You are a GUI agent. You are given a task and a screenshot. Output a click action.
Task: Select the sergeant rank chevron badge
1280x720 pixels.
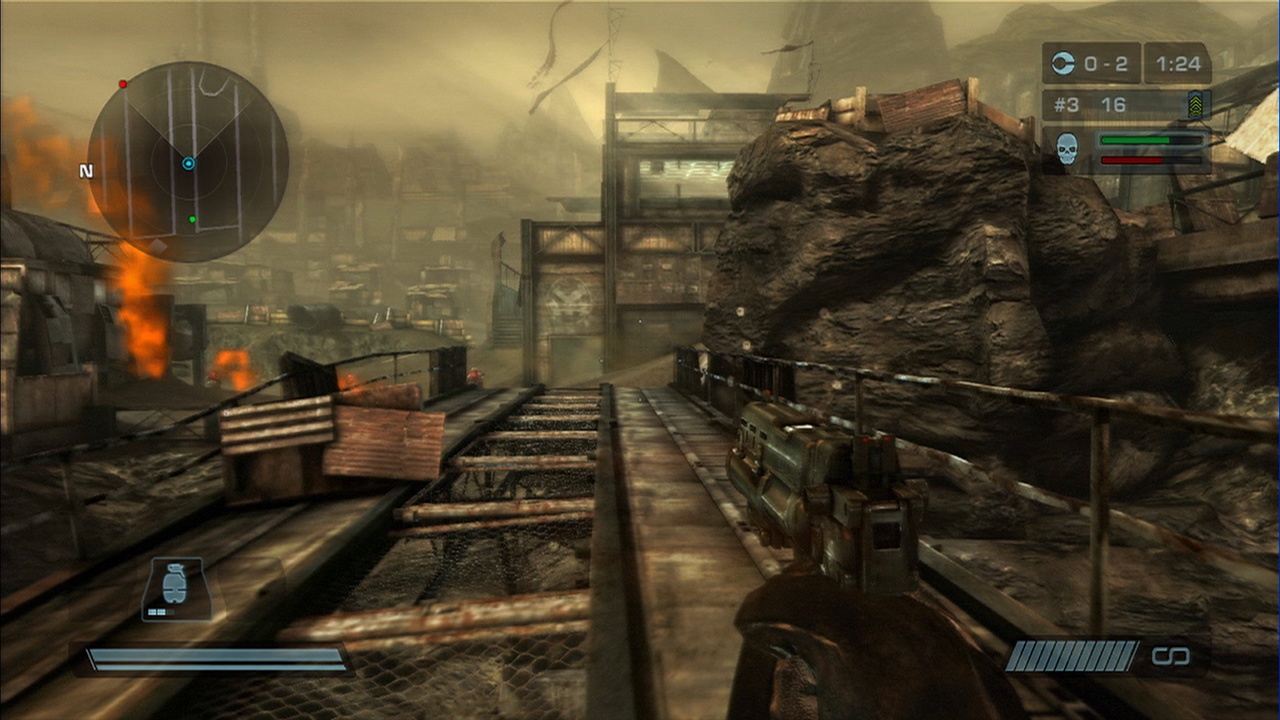(1196, 104)
